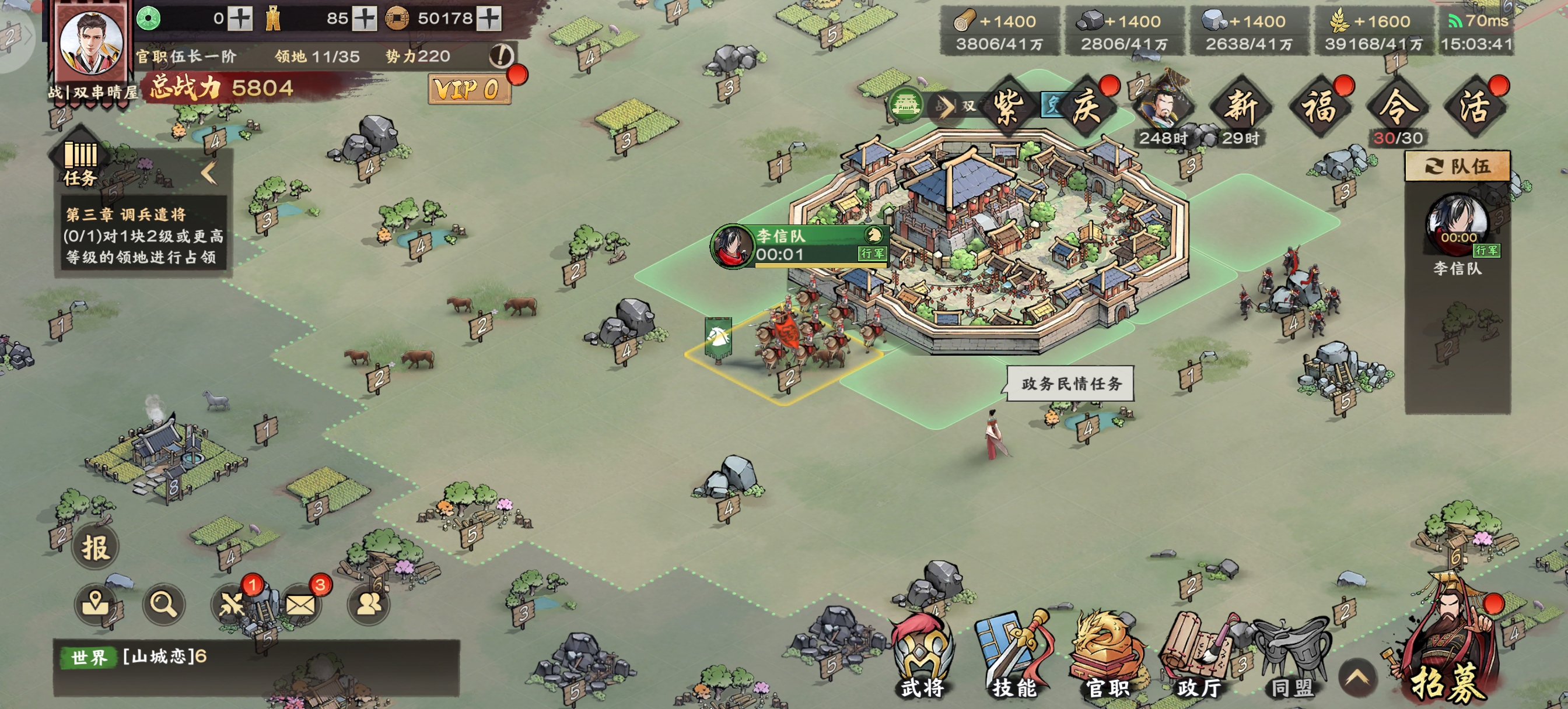
Task: Open the mail envelope icon
Action: tap(300, 604)
